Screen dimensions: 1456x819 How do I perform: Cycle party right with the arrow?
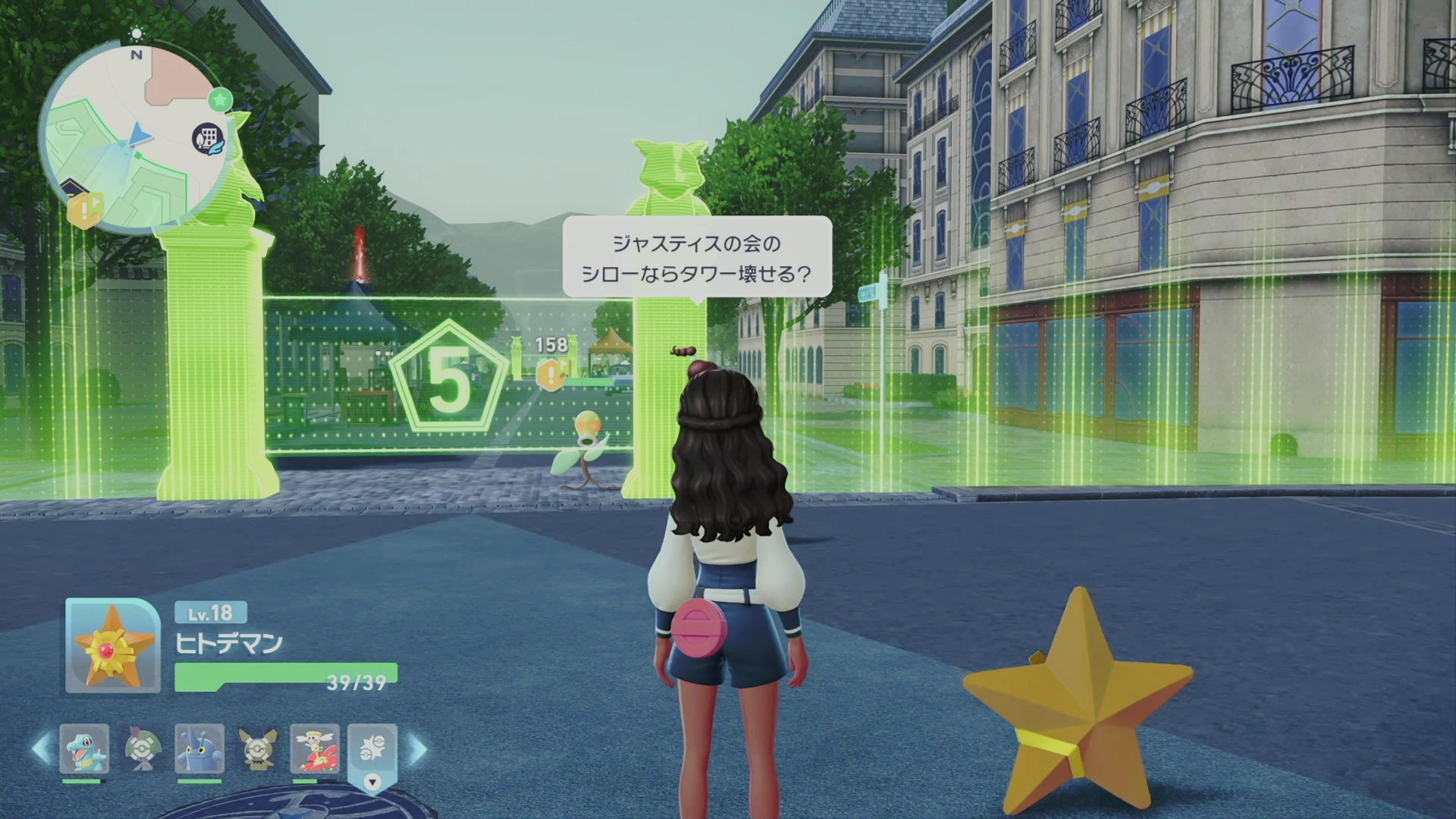pyautogui.click(x=417, y=748)
